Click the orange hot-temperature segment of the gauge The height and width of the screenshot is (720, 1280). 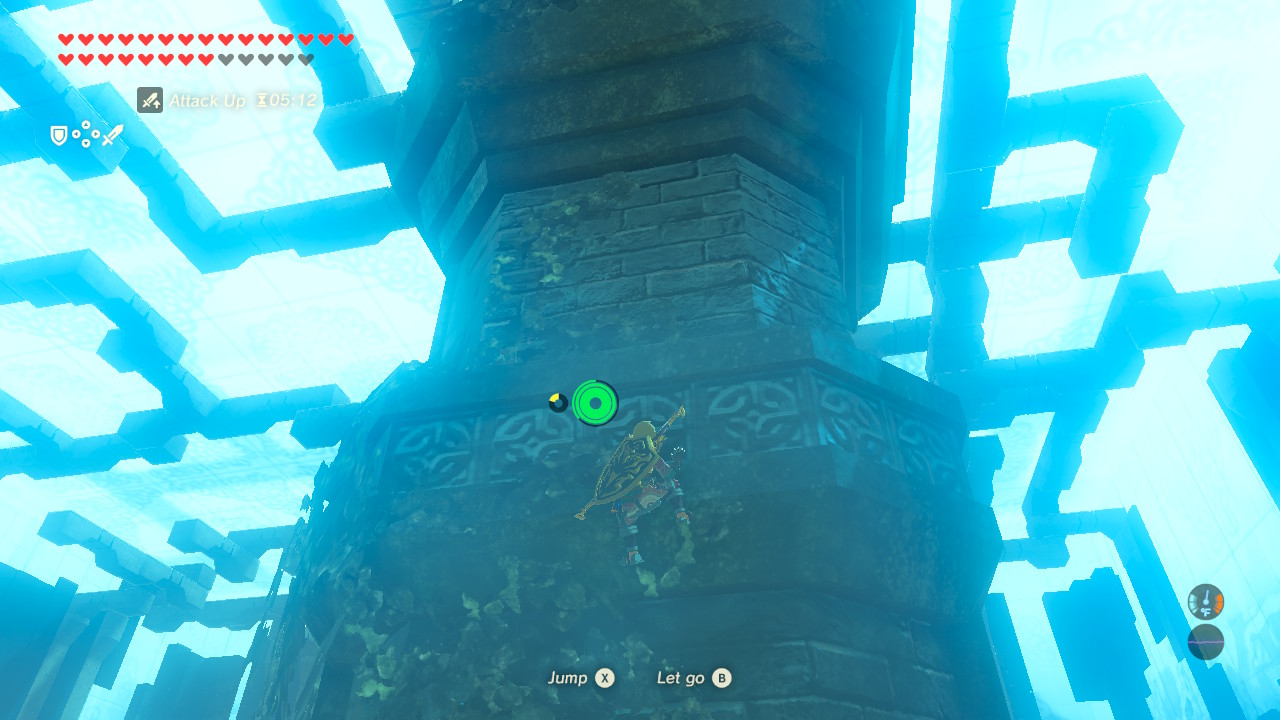coord(1219,603)
